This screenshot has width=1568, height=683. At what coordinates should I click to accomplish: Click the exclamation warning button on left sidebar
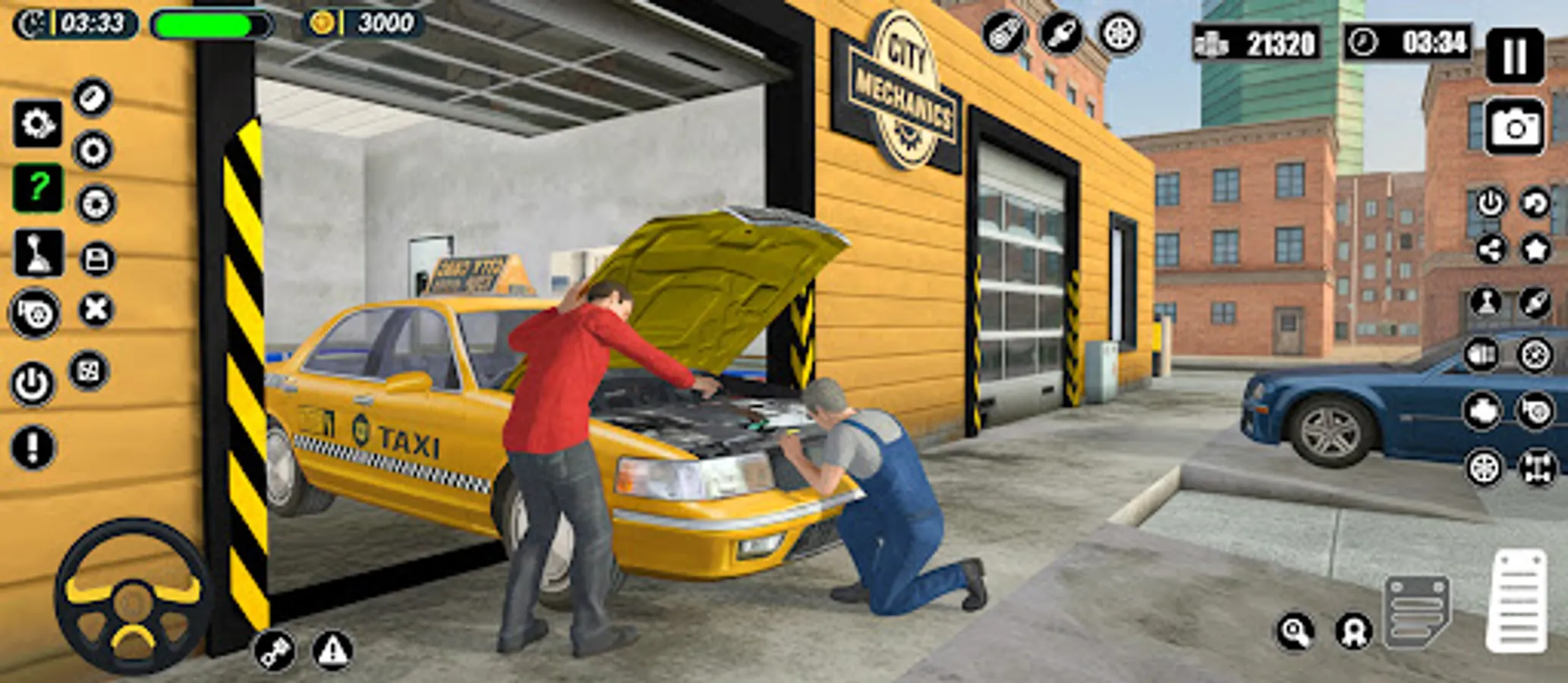33,445
